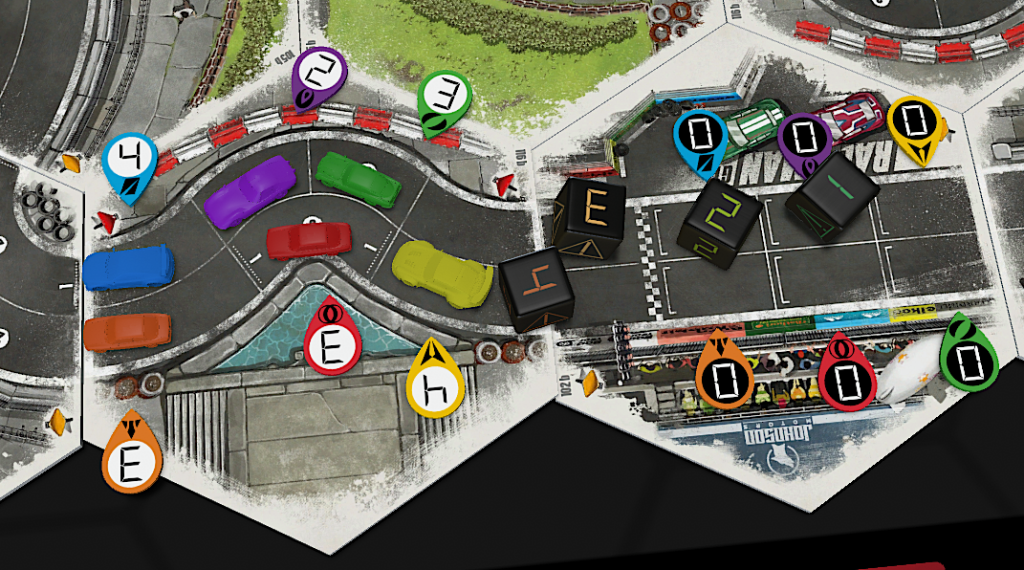
Task: Select the purple gear marker showing 2
Action: tap(320, 76)
